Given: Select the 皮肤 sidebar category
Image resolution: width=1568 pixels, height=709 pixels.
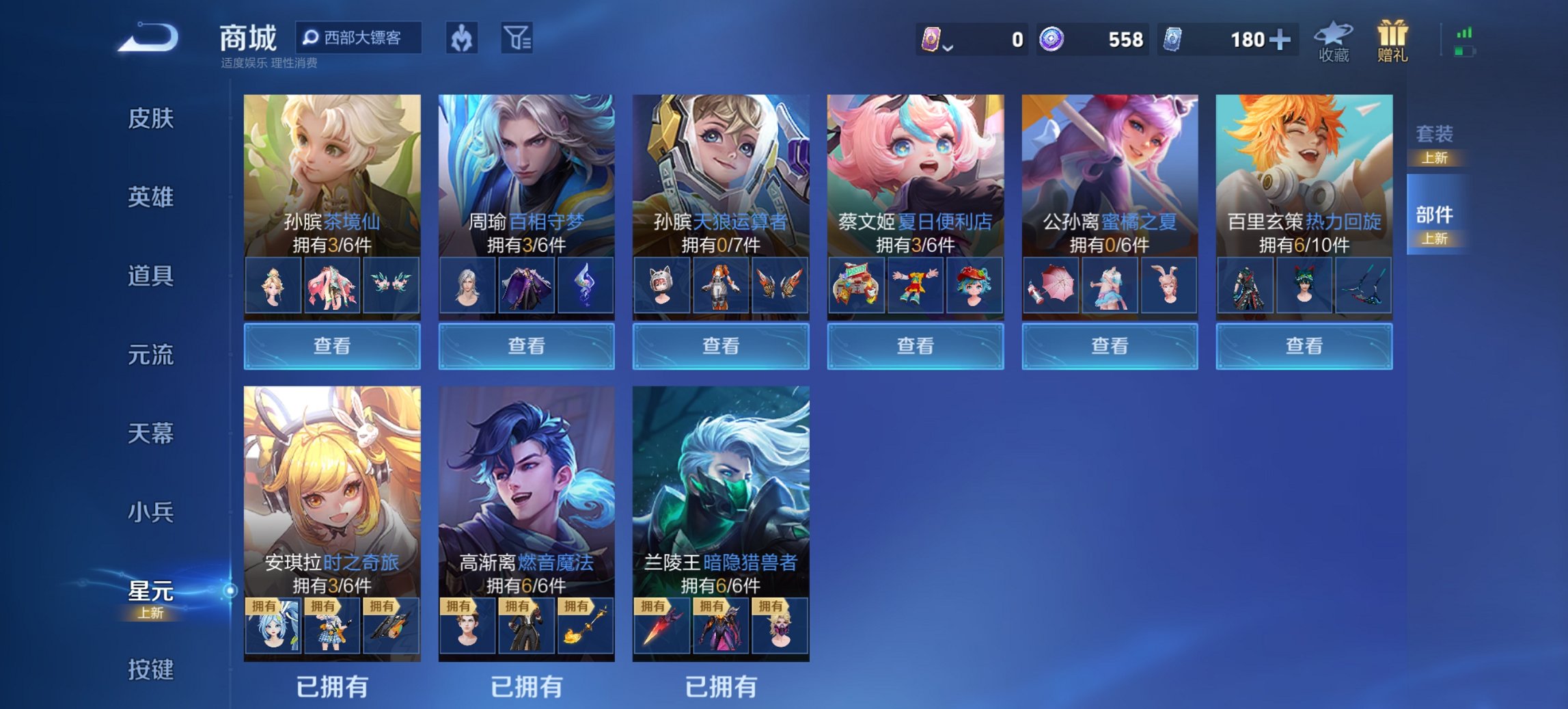Looking at the screenshot, I should [x=152, y=118].
